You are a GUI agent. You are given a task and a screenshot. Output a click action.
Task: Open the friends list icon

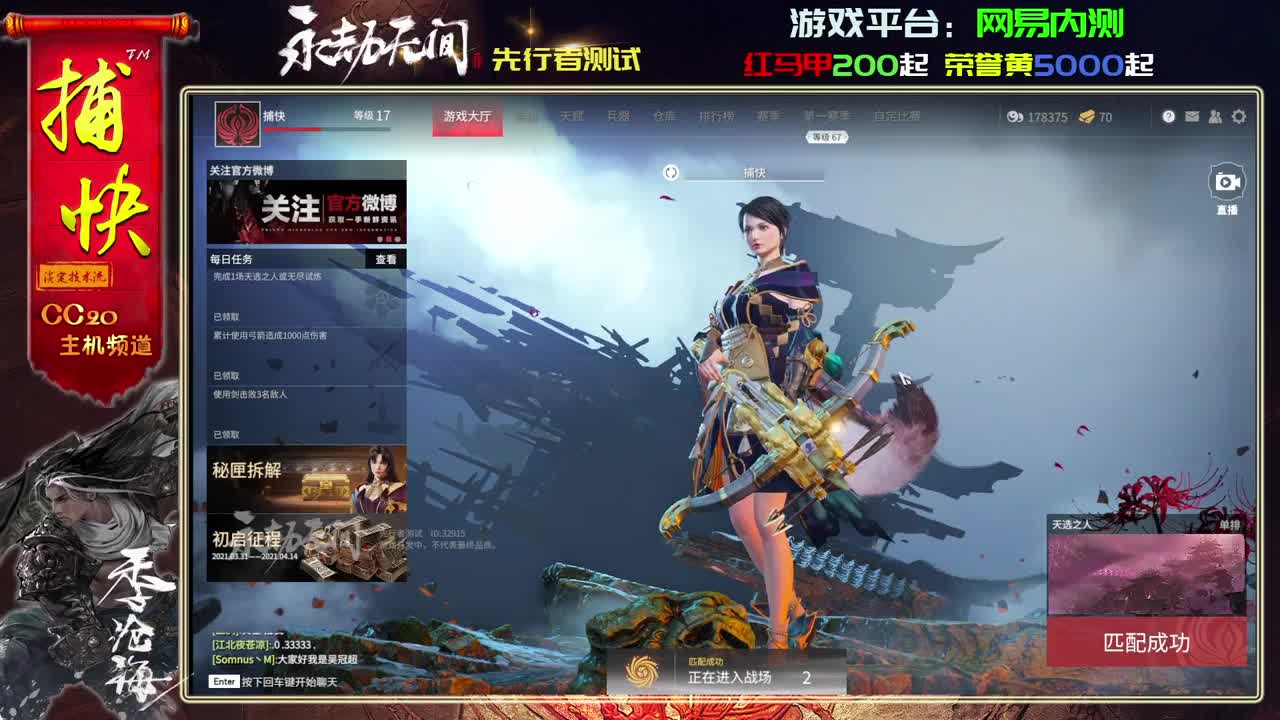(x=1215, y=116)
